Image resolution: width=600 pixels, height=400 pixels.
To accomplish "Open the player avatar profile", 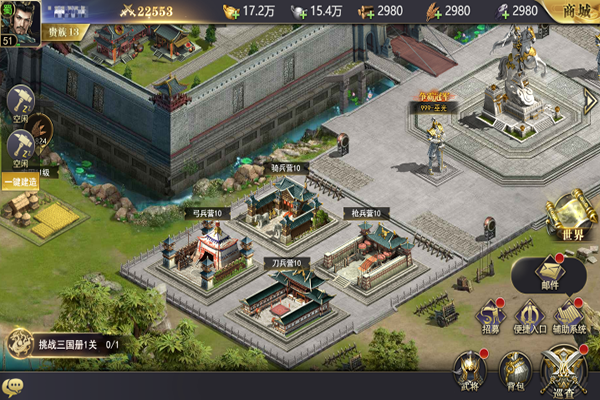I will pyautogui.click(x=20, y=17).
